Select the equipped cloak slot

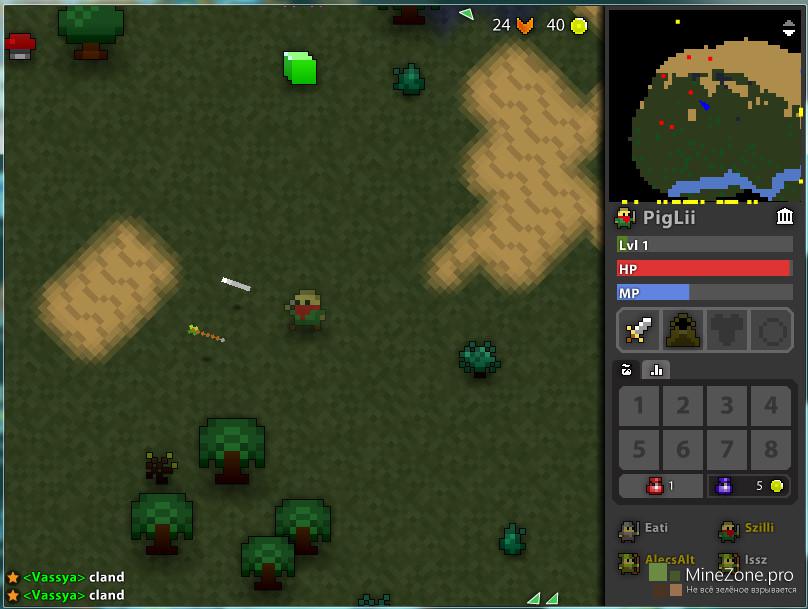tap(682, 330)
